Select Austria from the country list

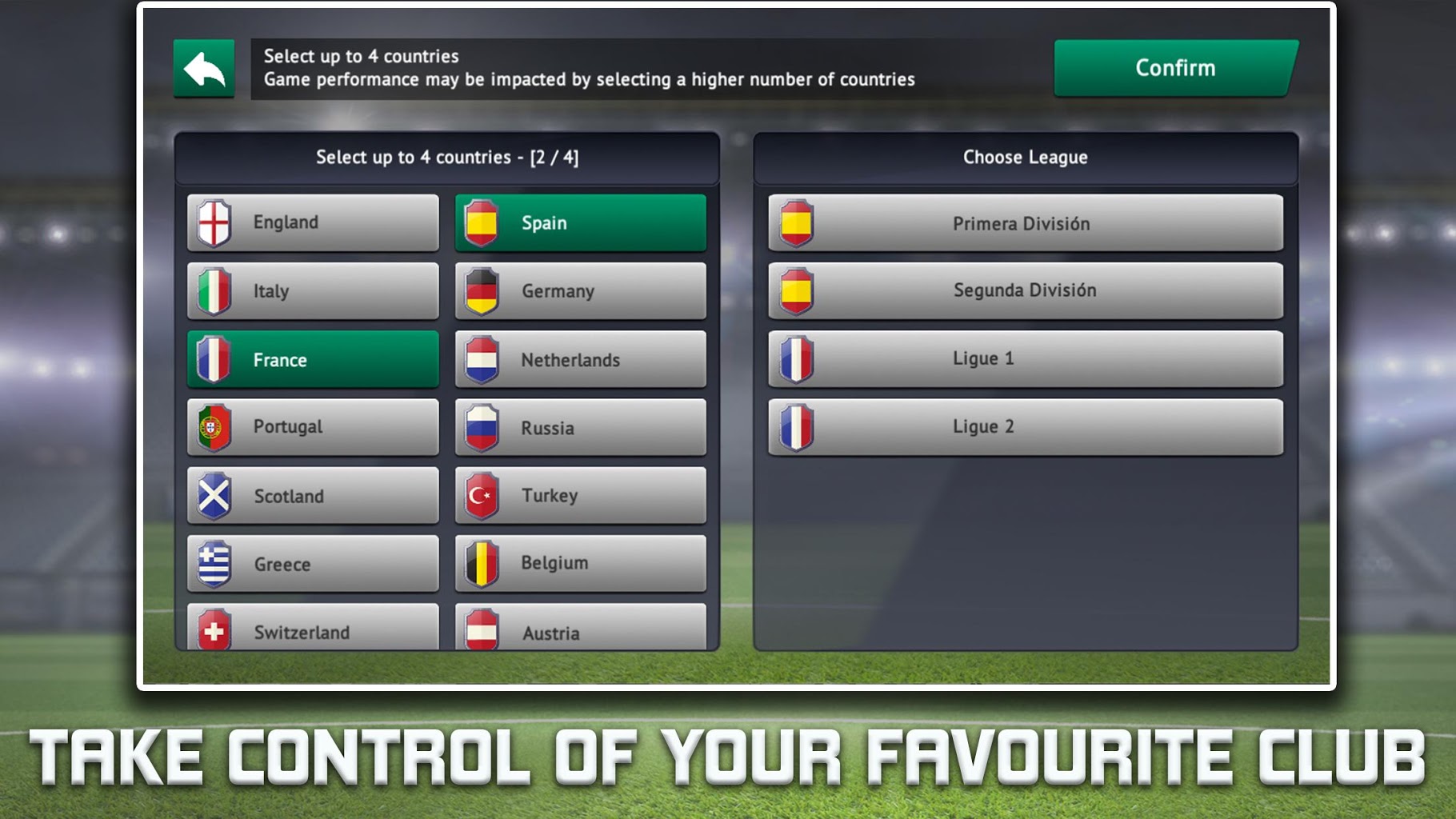click(580, 631)
